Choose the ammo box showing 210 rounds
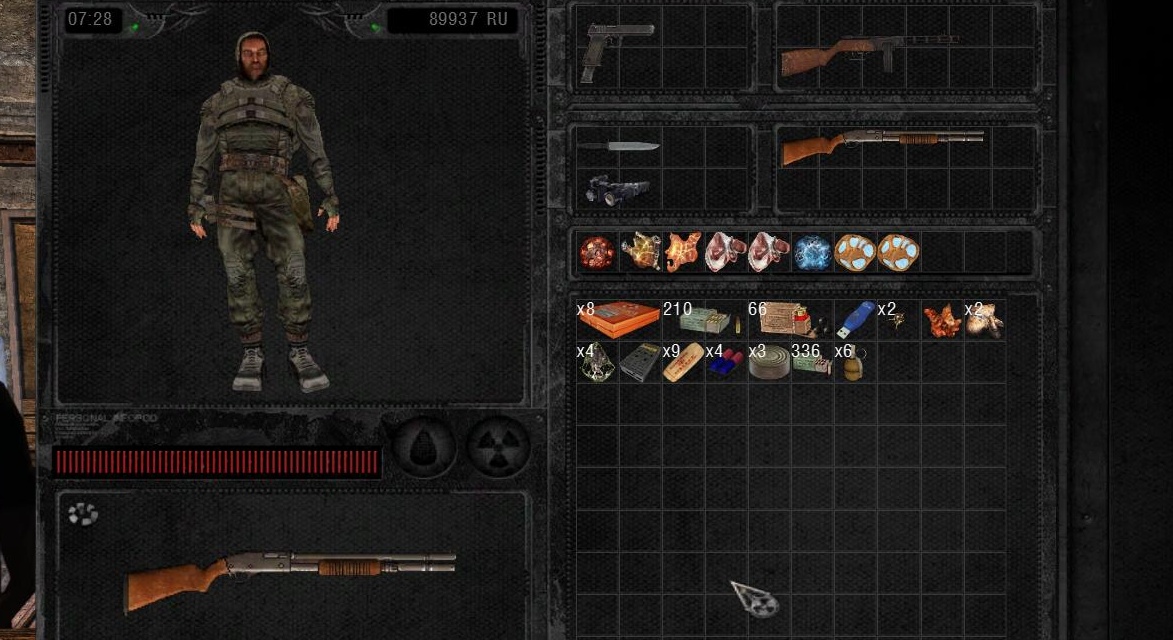 point(704,320)
